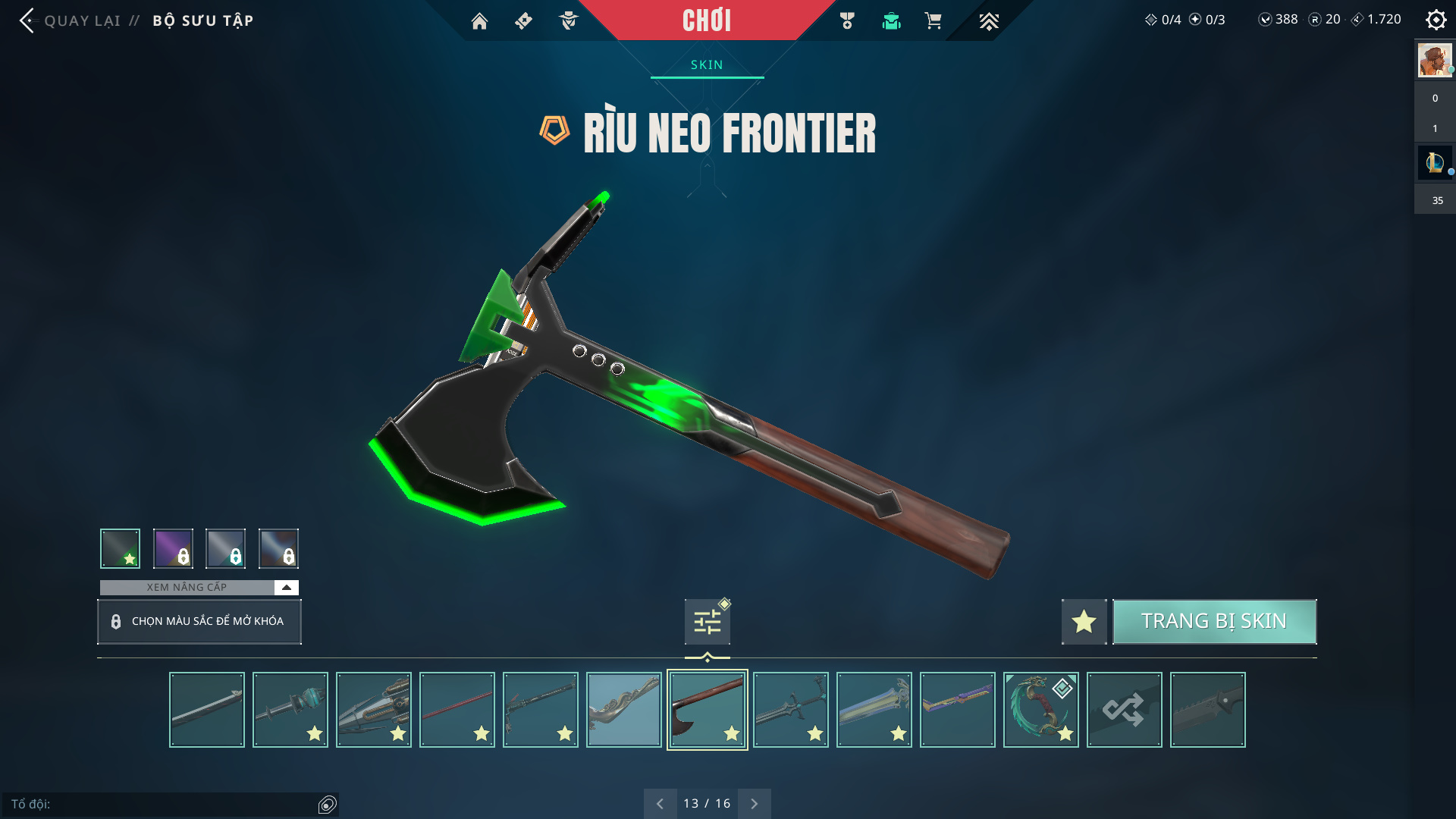Open the skin filter sliders
This screenshot has width=1456, height=819.
(x=707, y=622)
